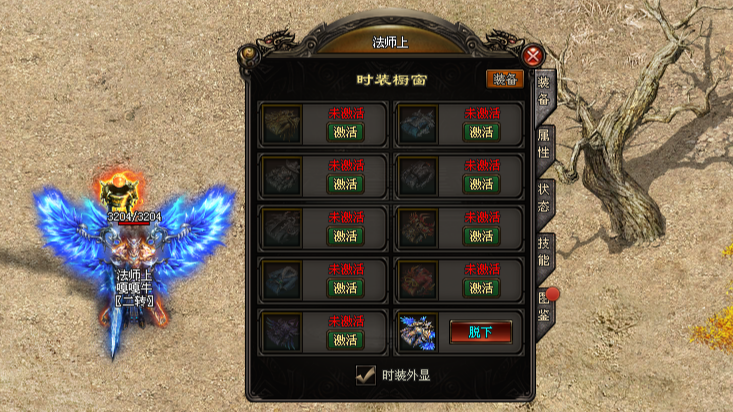Select the equipped blue winged outfit icon
Image resolution: width=733 pixels, height=412 pixels.
[417, 332]
